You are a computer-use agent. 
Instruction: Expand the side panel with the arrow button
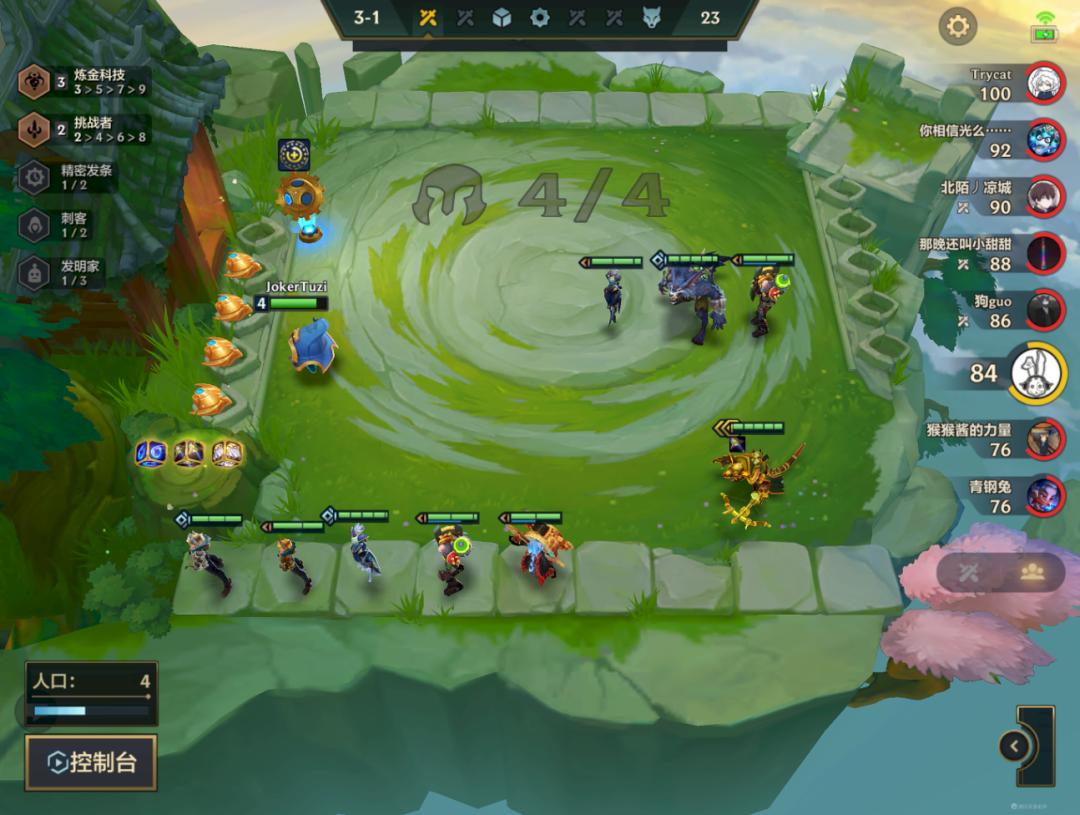pyautogui.click(x=1014, y=746)
